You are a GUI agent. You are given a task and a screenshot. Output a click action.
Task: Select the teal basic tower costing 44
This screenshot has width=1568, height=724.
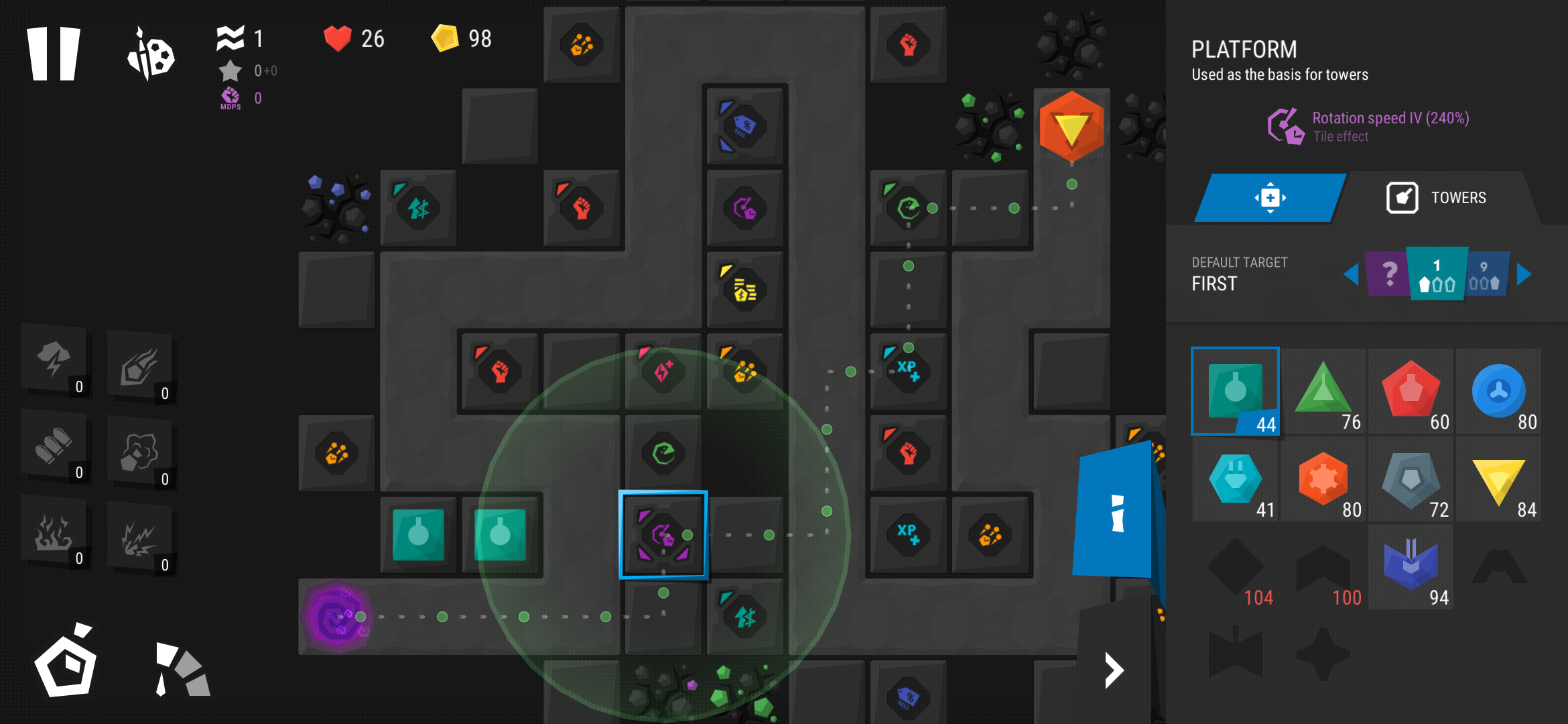coord(1235,391)
